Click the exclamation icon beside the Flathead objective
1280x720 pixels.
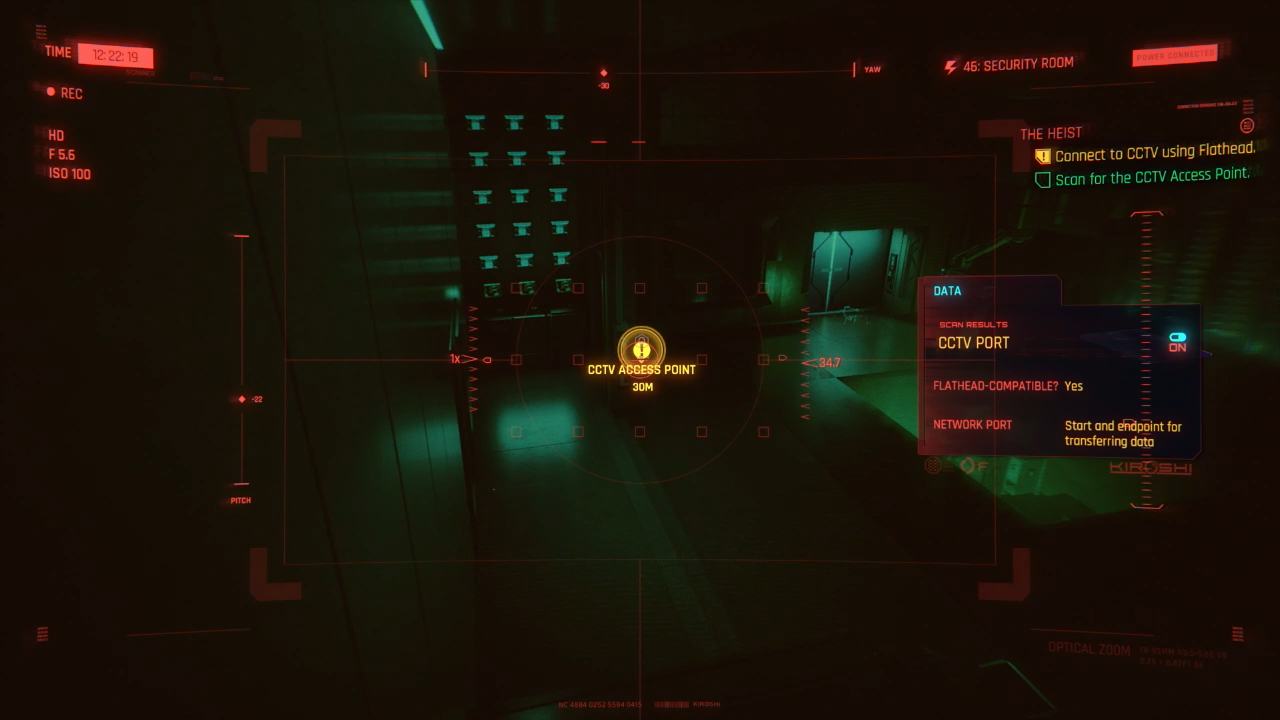[1042, 156]
